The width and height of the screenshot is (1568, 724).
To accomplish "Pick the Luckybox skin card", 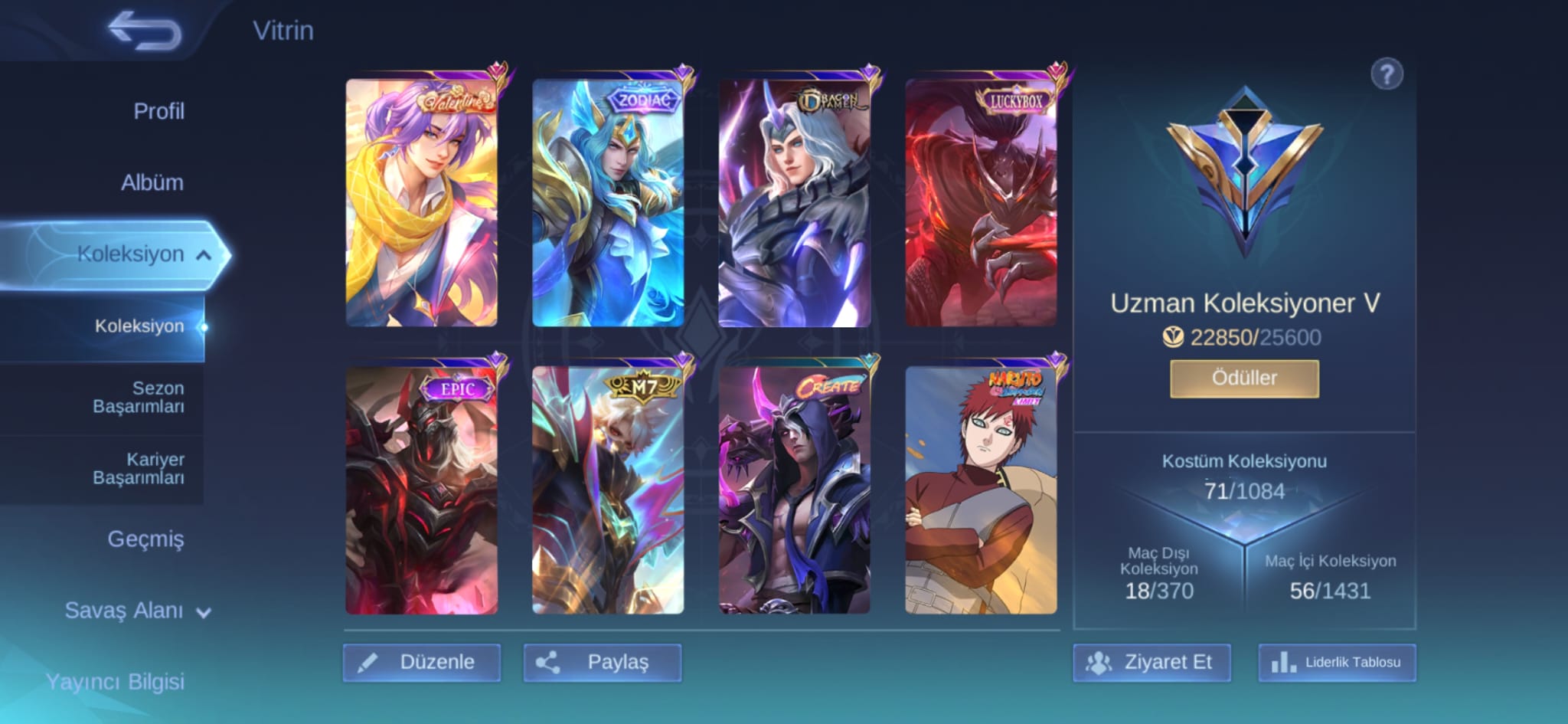I will coord(981,203).
